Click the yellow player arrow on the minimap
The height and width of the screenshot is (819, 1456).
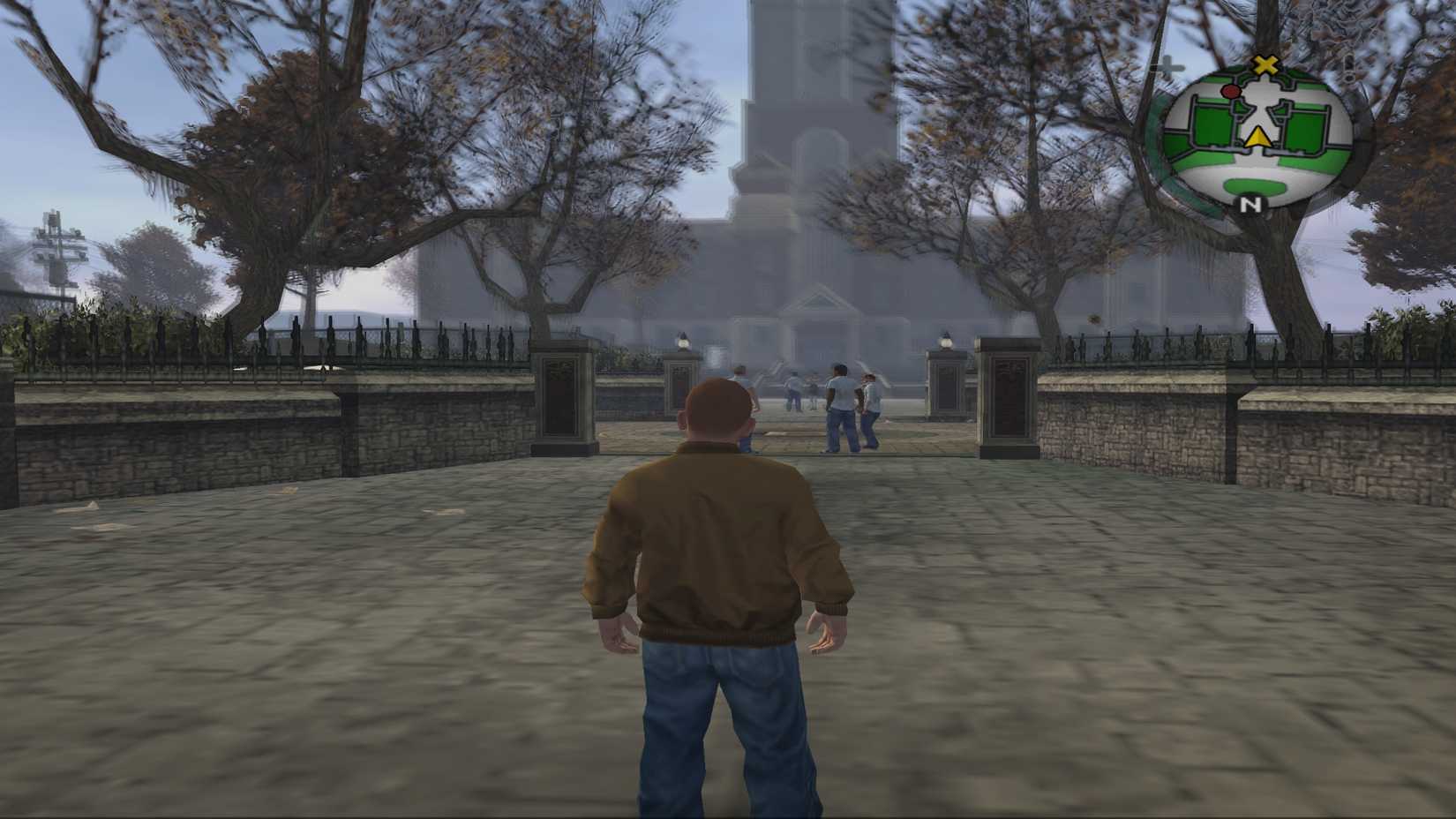click(1257, 136)
